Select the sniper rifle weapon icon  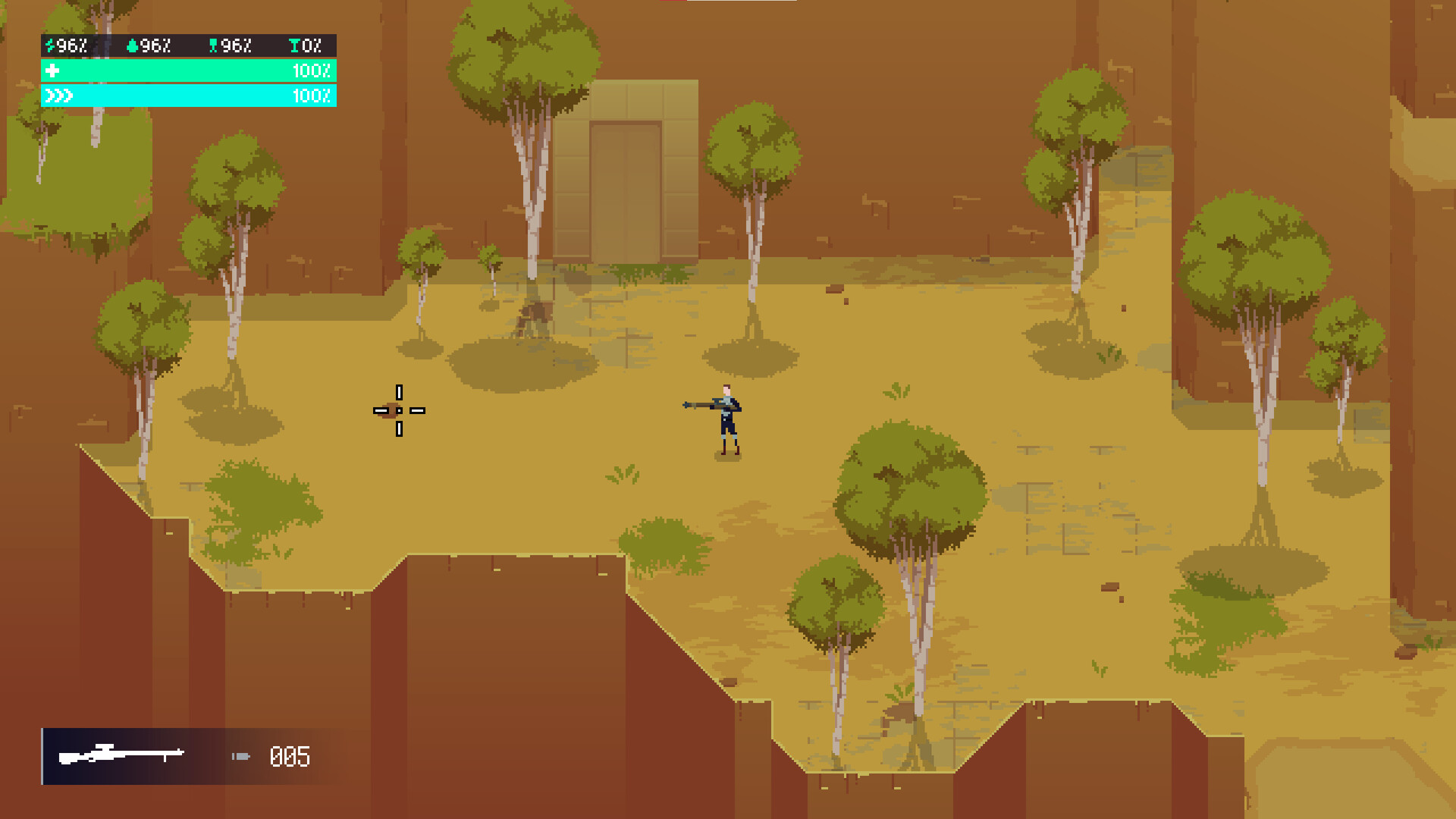pos(121,755)
